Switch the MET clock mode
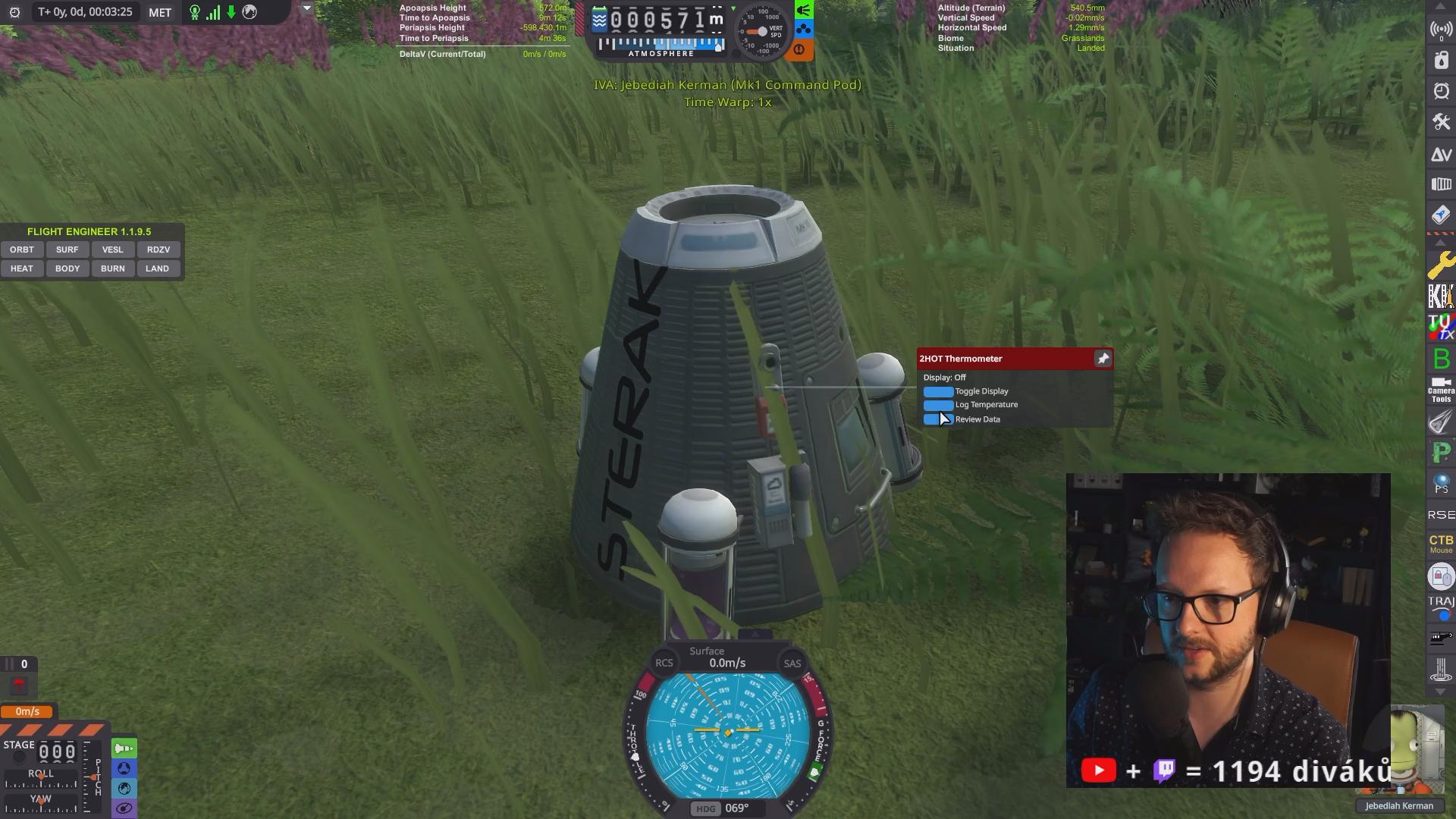Screen dimensions: 1456x819 click(x=160, y=12)
